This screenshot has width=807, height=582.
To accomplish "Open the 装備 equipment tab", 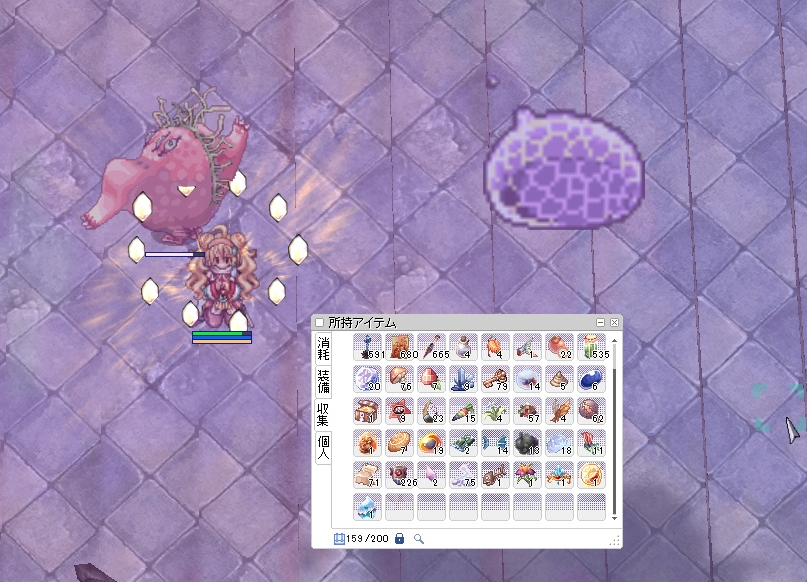I will (323, 382).
